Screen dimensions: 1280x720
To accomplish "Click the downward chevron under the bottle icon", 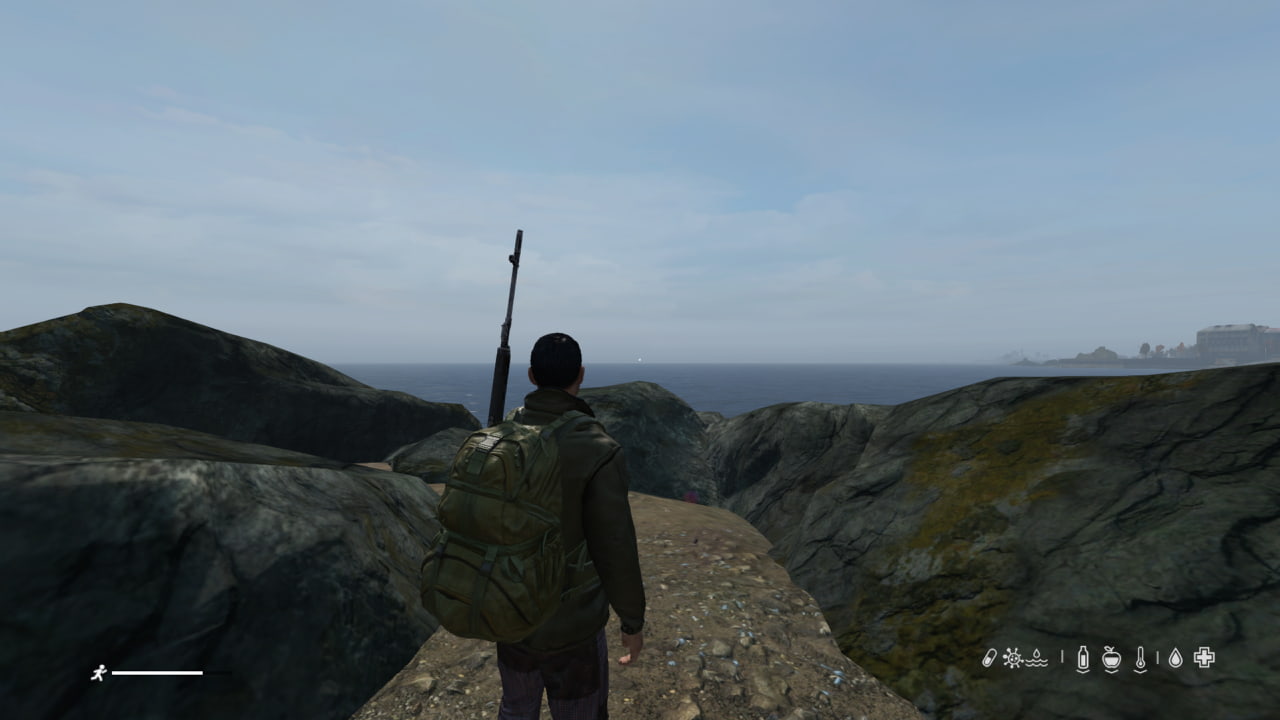I will tap(1083, 672).
